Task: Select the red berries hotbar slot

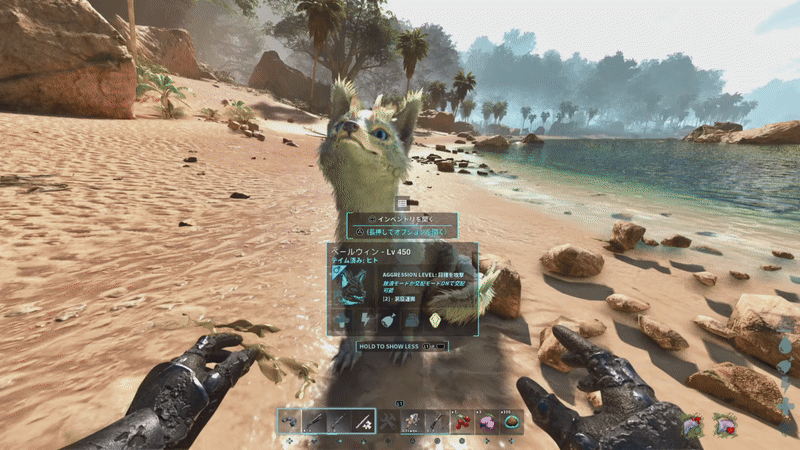Action: (463, 422)
